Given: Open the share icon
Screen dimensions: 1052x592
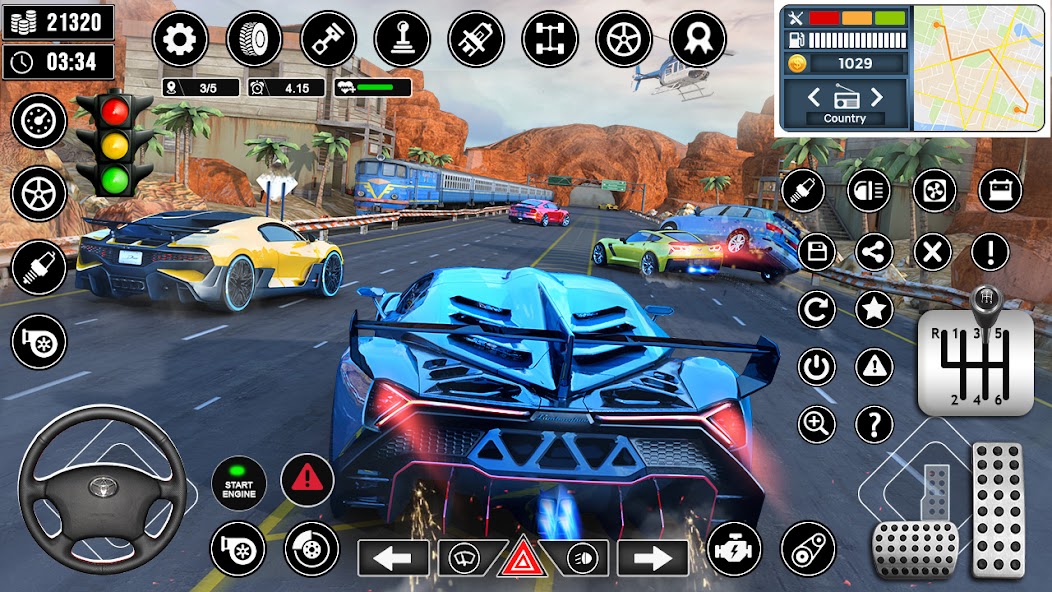Looking at the screenshot, I should click(x=874, y=251).
